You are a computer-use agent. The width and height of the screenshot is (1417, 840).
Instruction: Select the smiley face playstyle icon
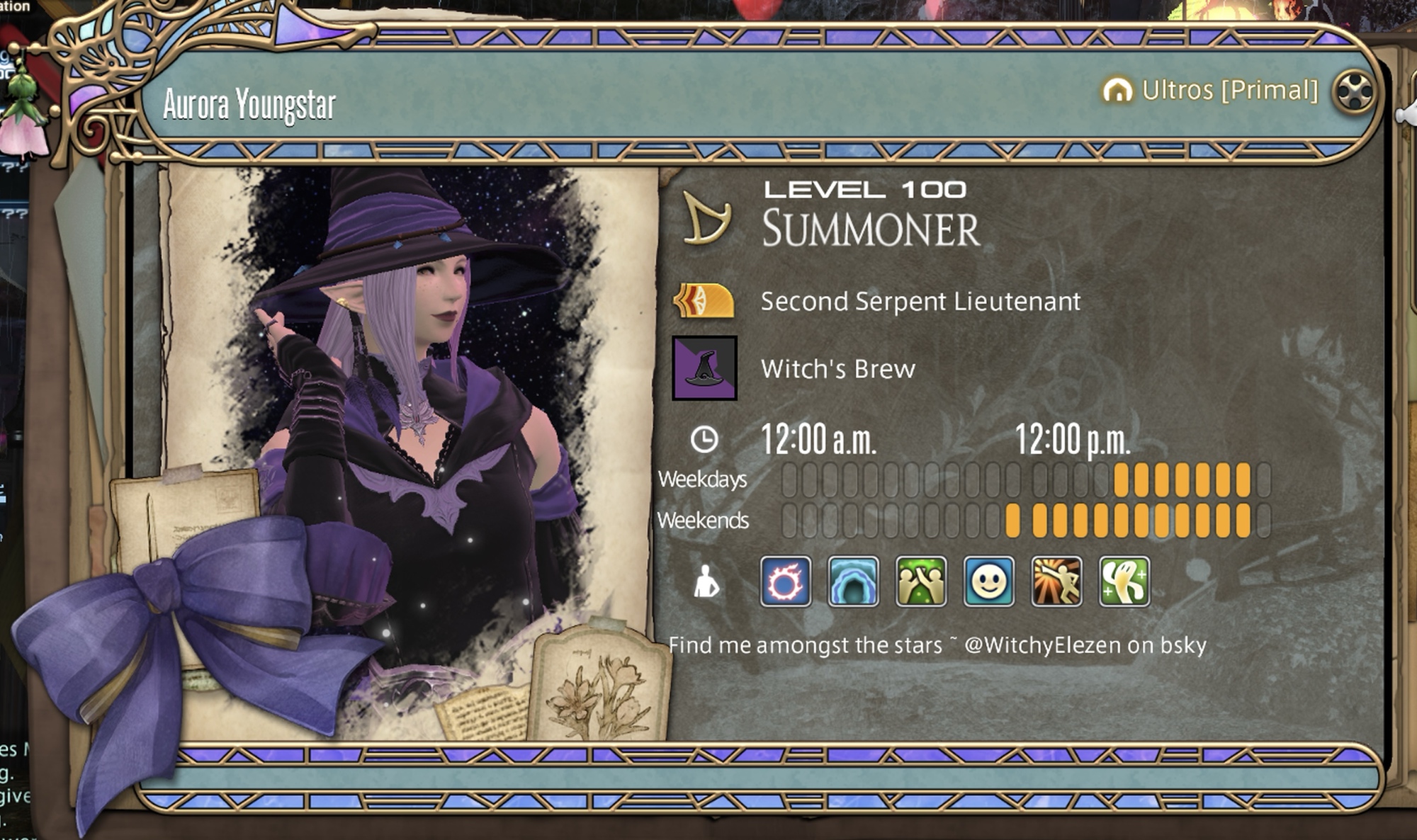(988, 581)
